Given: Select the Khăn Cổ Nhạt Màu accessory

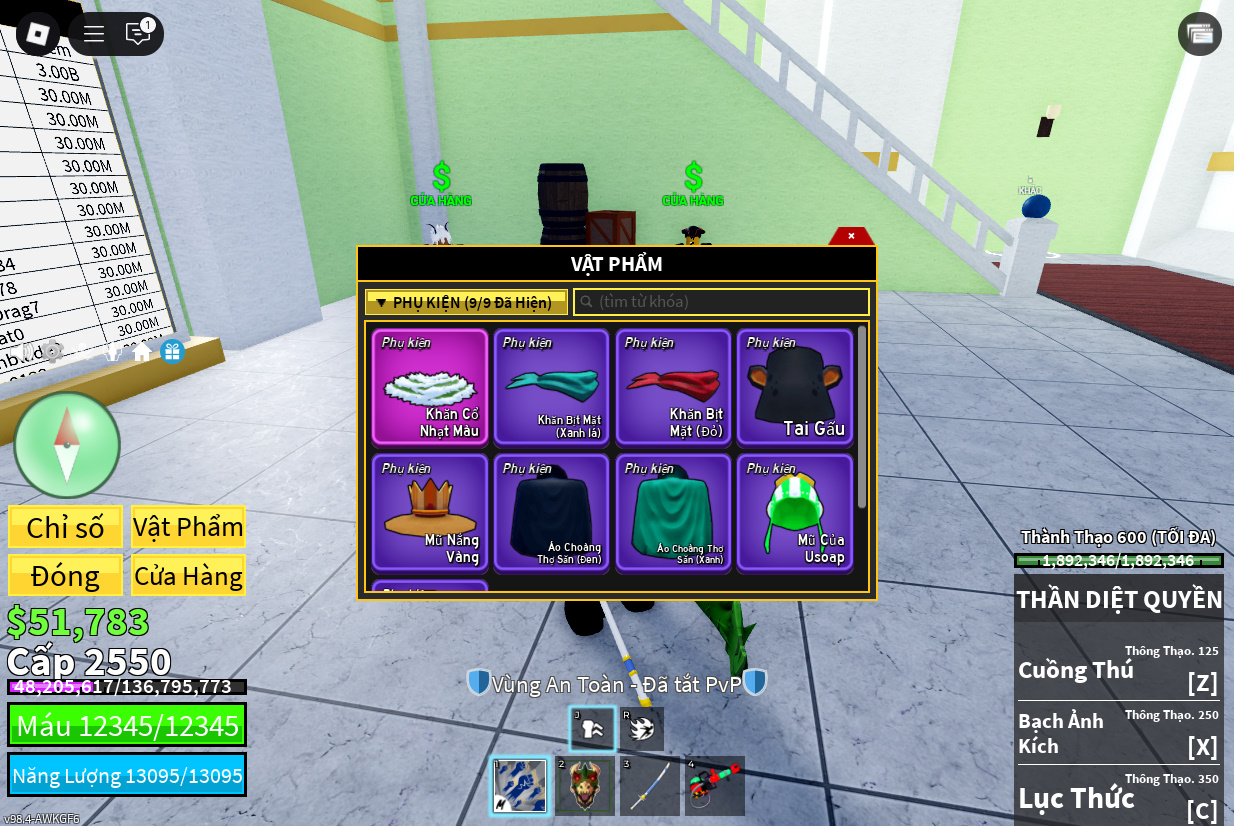Looking at the screenshot, I should click(430, 387).
